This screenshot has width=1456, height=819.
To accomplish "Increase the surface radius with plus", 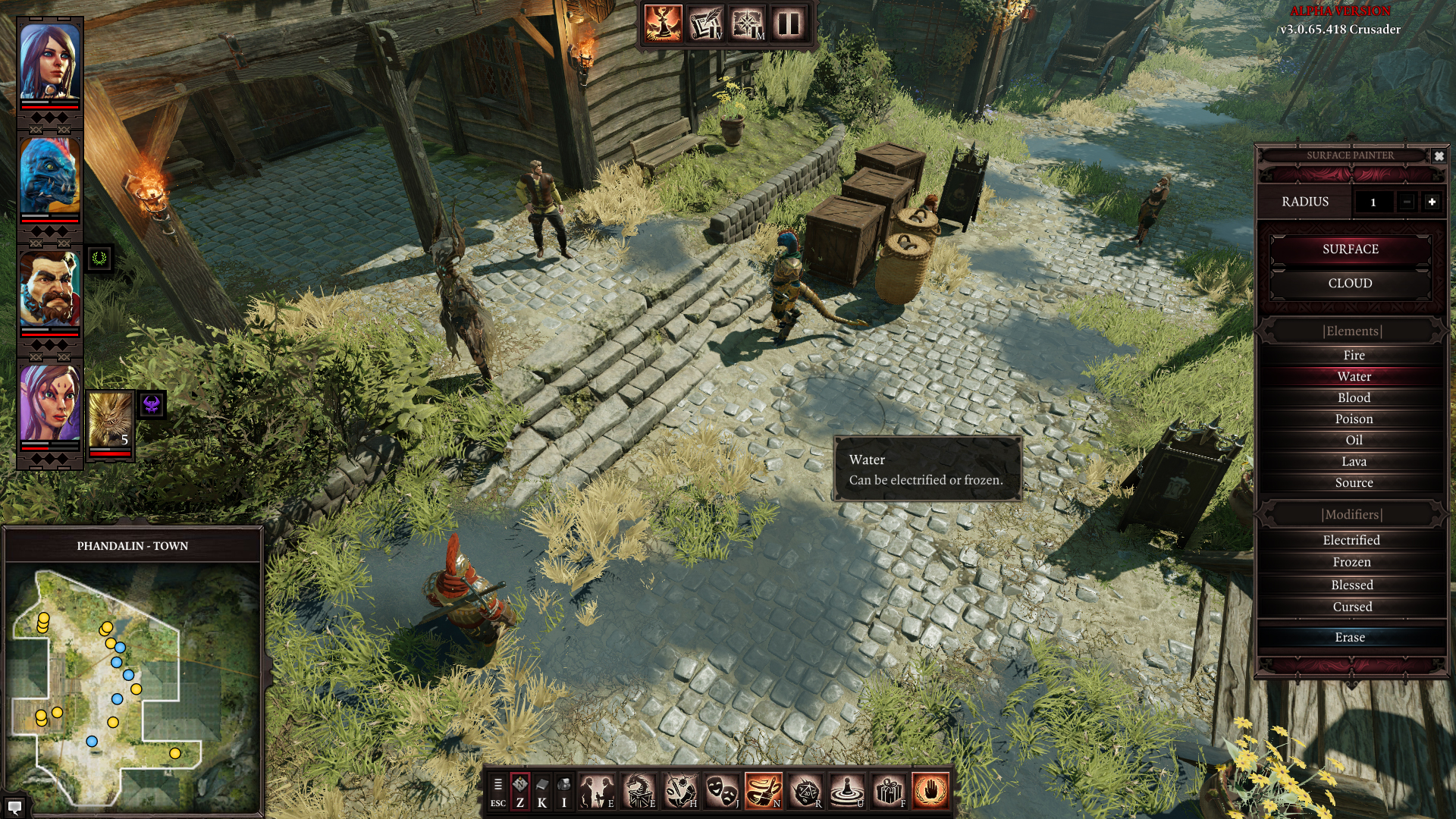I will (1431, 202).
